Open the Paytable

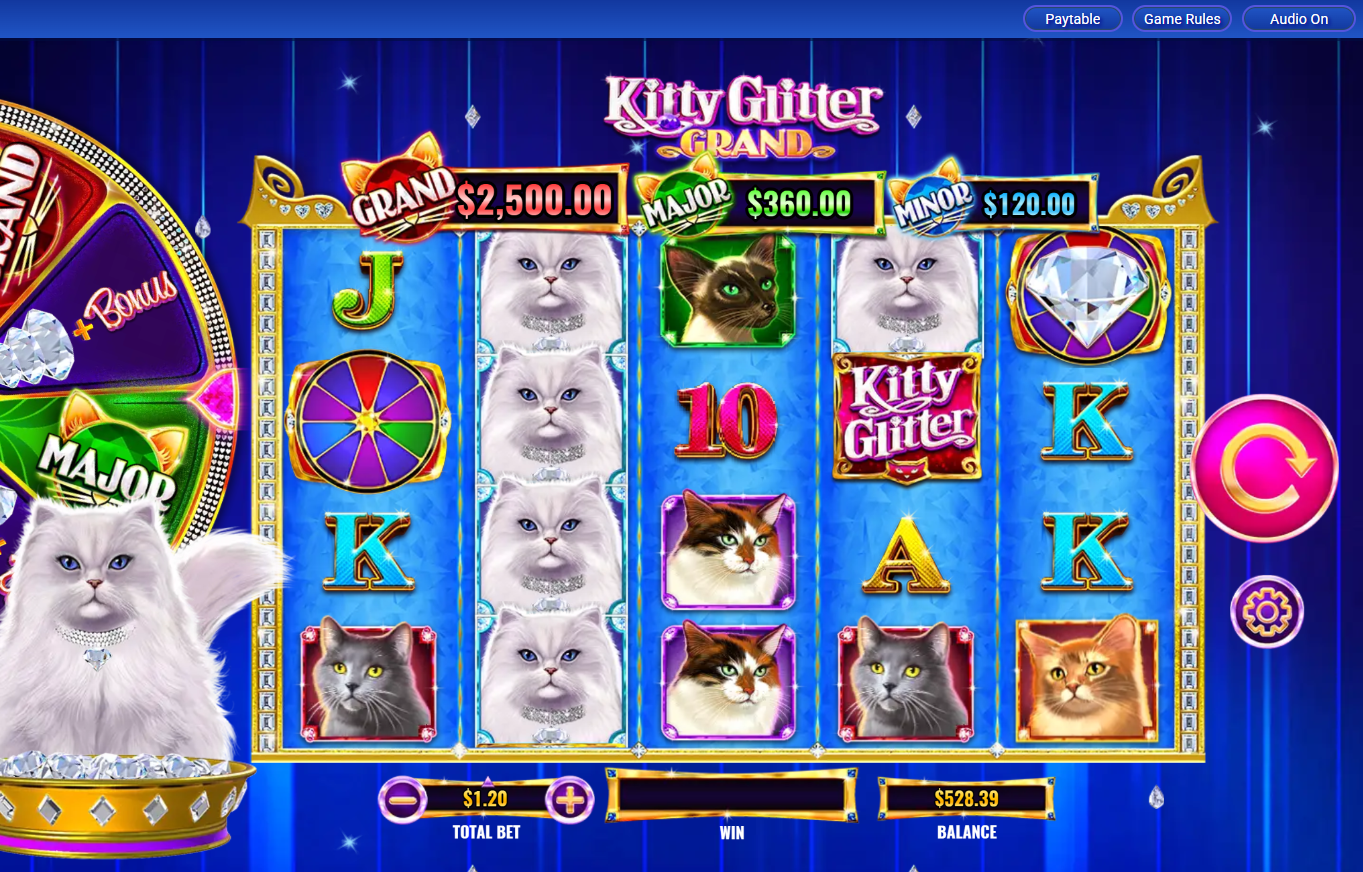tap(1072, 18)
